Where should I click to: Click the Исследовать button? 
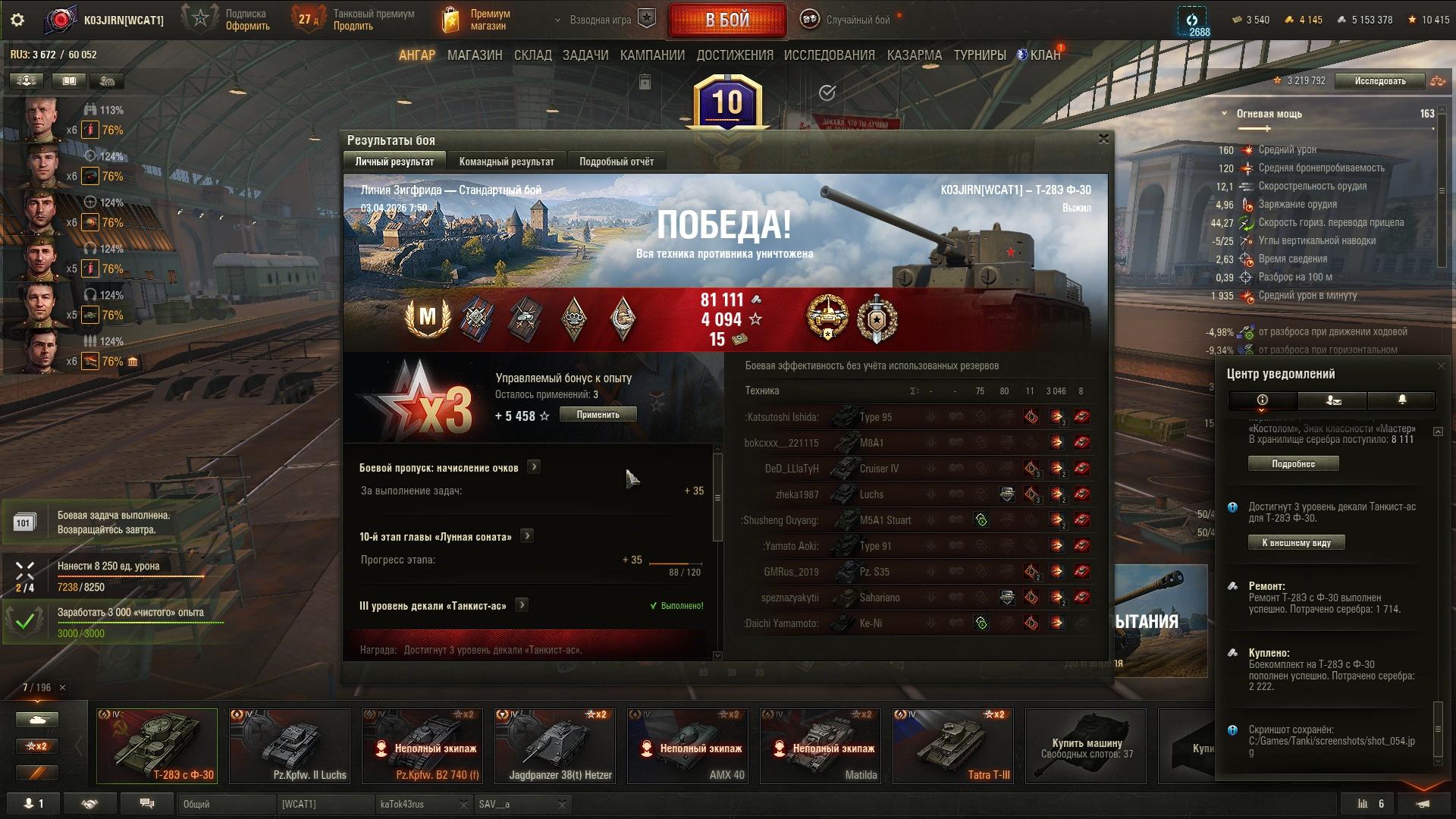1379,81
